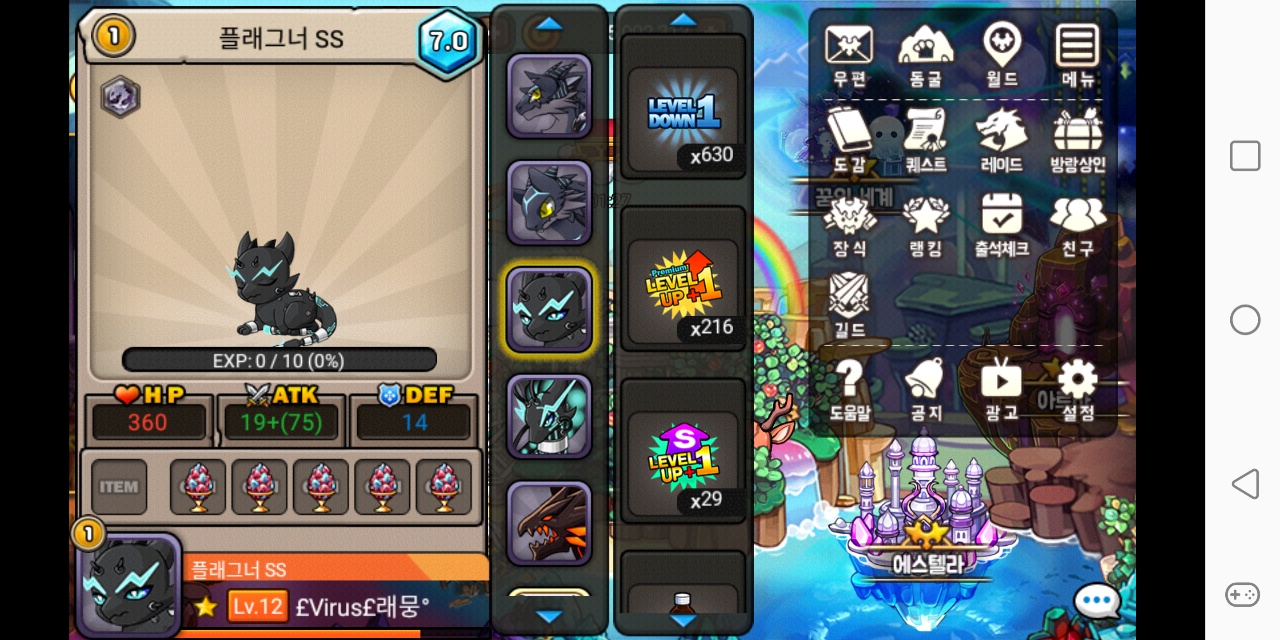Visit the 방랑상인 wandering merchant
Viewport: 1280px width, 640px height.
(1077, 138)
